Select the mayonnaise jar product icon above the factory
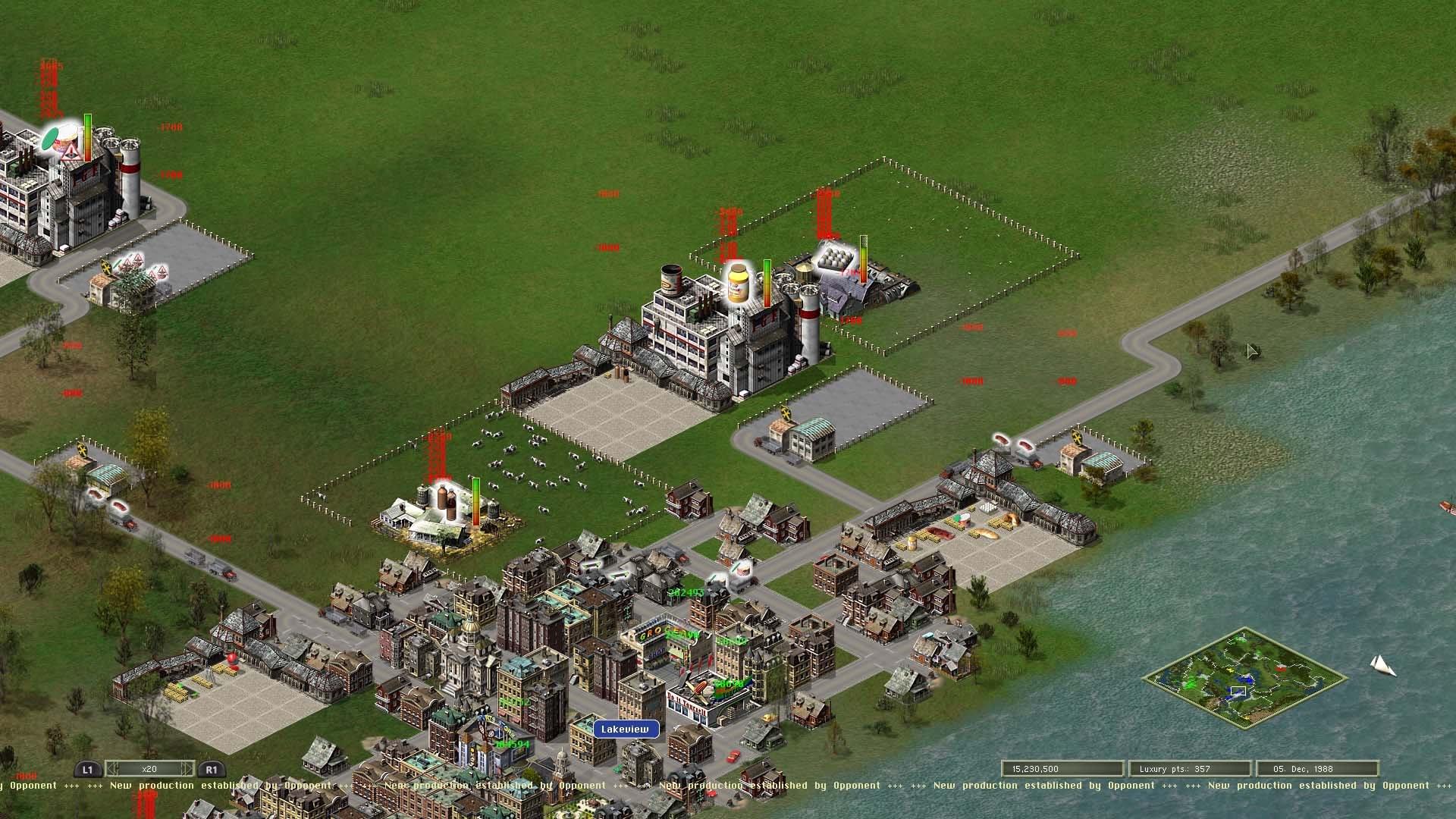This screenshot has height=819, width=1456. click(739, 282)
